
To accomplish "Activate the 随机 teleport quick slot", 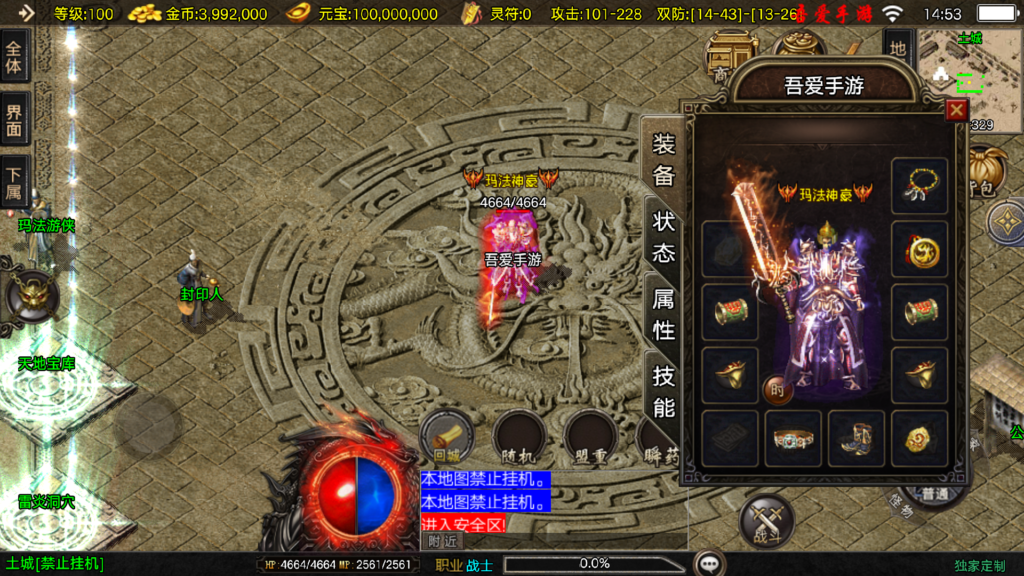I will [x=518, y=435].
